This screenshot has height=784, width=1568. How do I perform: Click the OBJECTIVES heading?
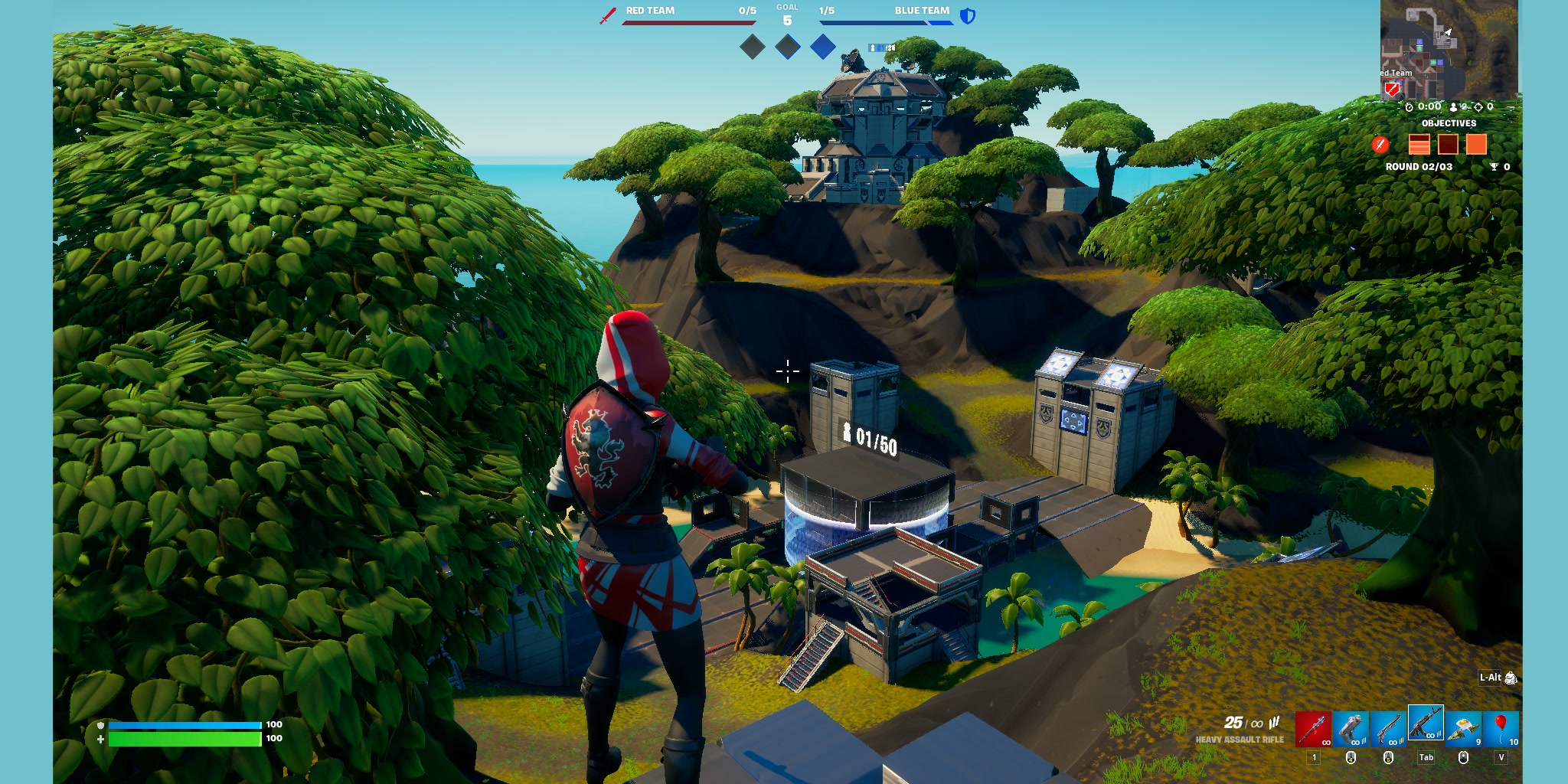point(1449,122)
